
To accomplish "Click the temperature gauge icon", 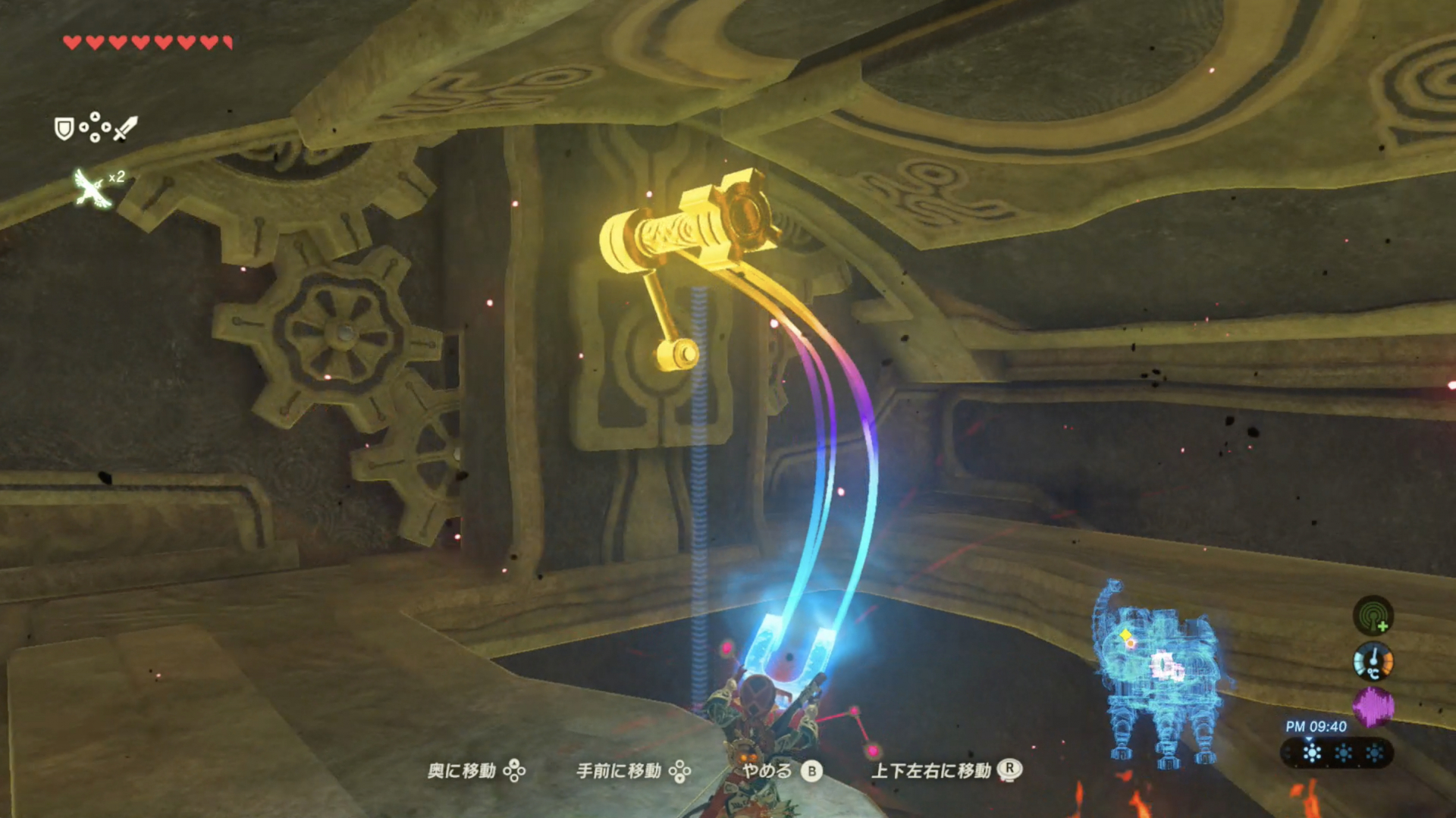I will [x=1374, y=661].
